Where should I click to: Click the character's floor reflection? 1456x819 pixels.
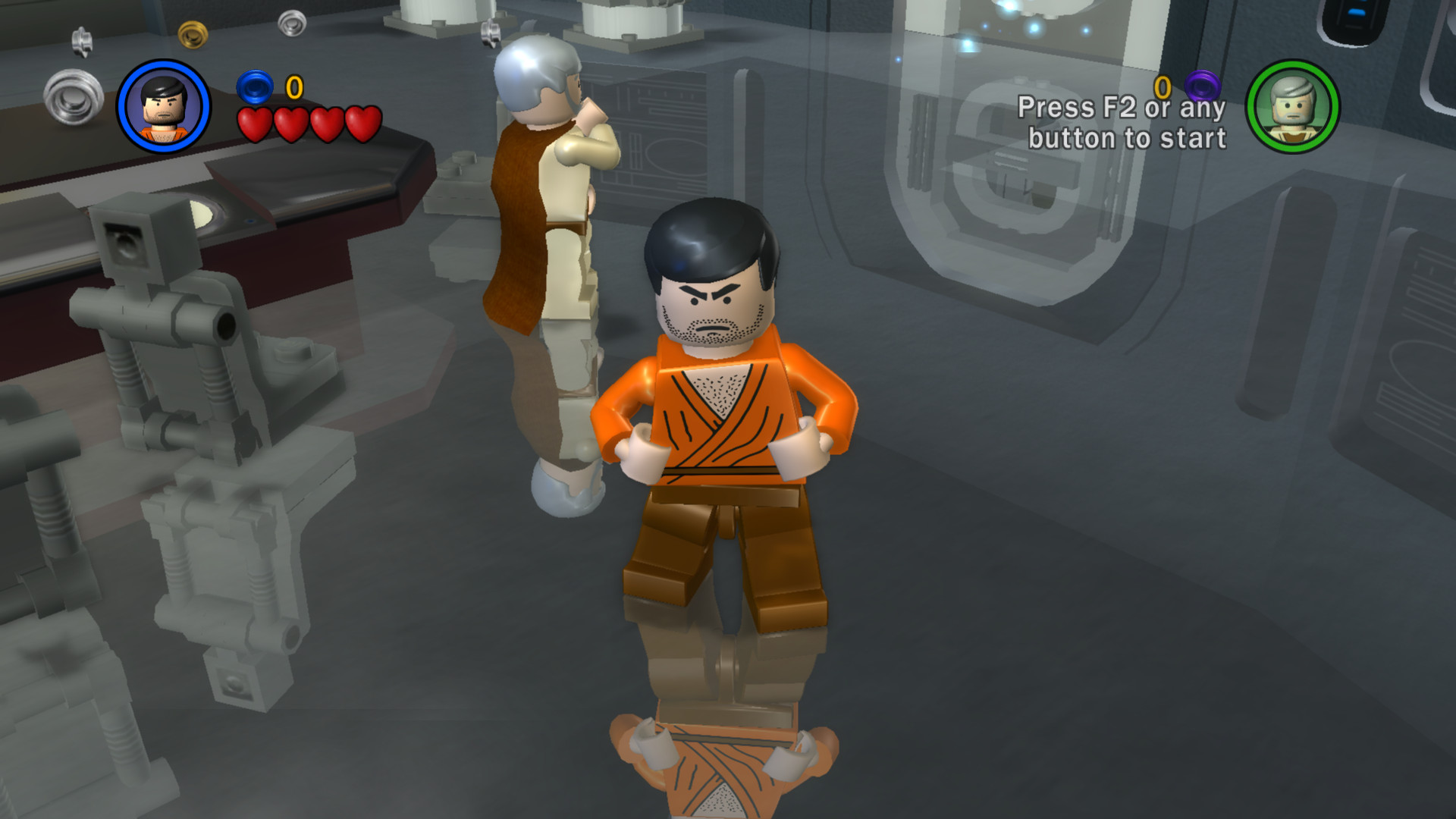coord(720,751)
